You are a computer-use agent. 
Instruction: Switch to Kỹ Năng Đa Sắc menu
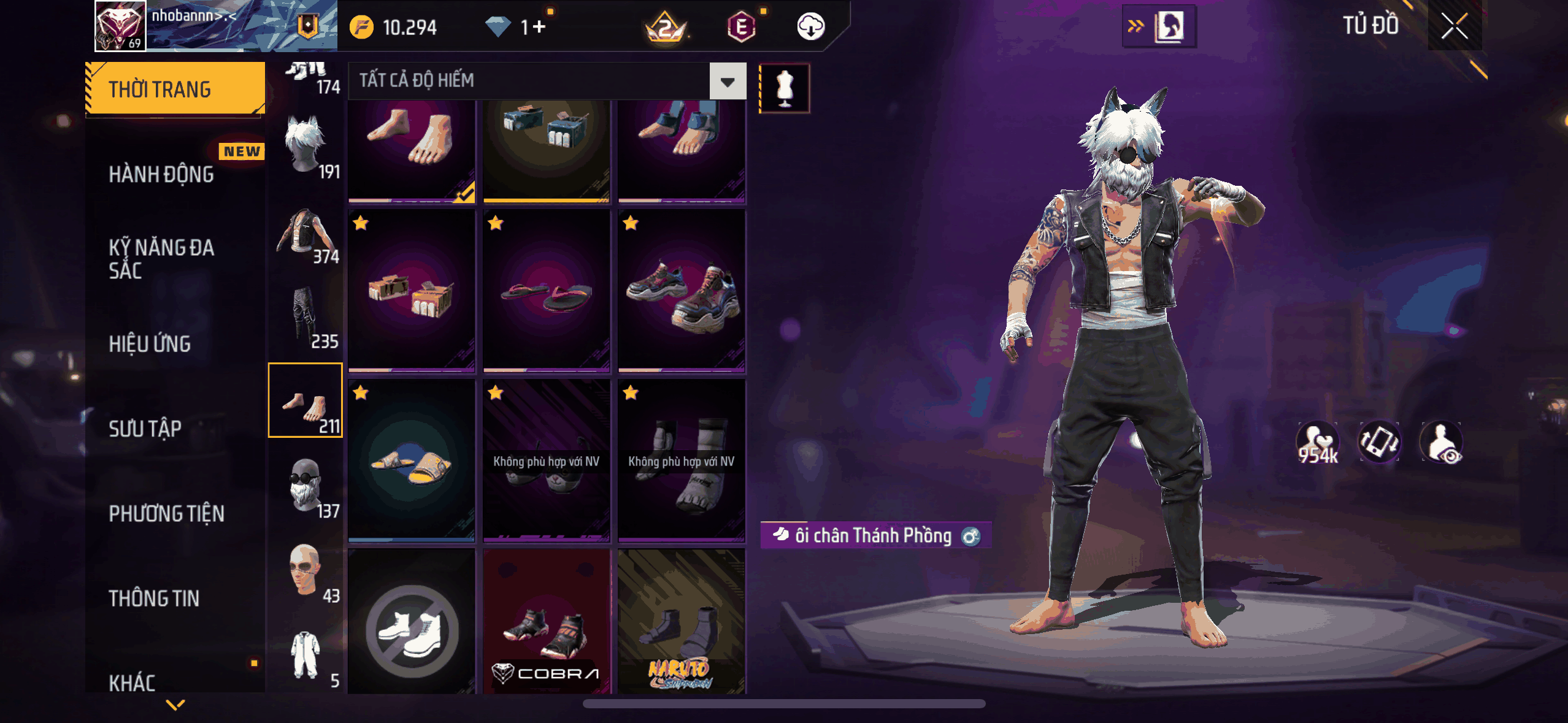(161, 259)
